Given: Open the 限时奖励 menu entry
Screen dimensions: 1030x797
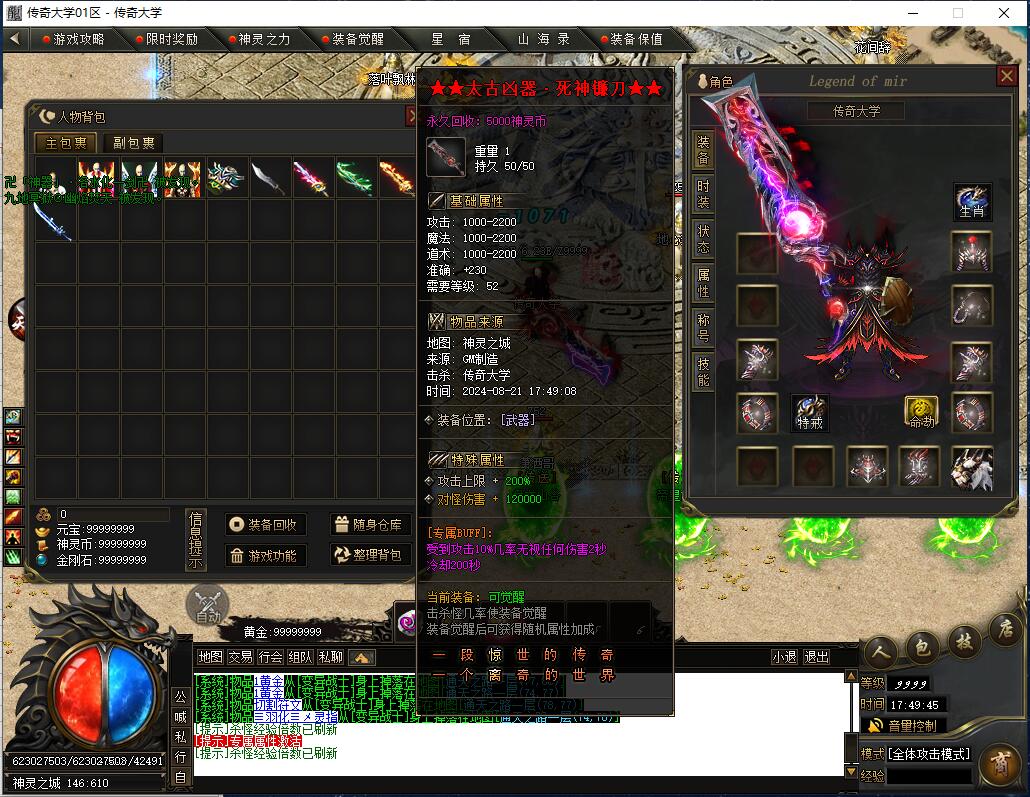Looking at the screenshot, I should click(x=171, y=39).
